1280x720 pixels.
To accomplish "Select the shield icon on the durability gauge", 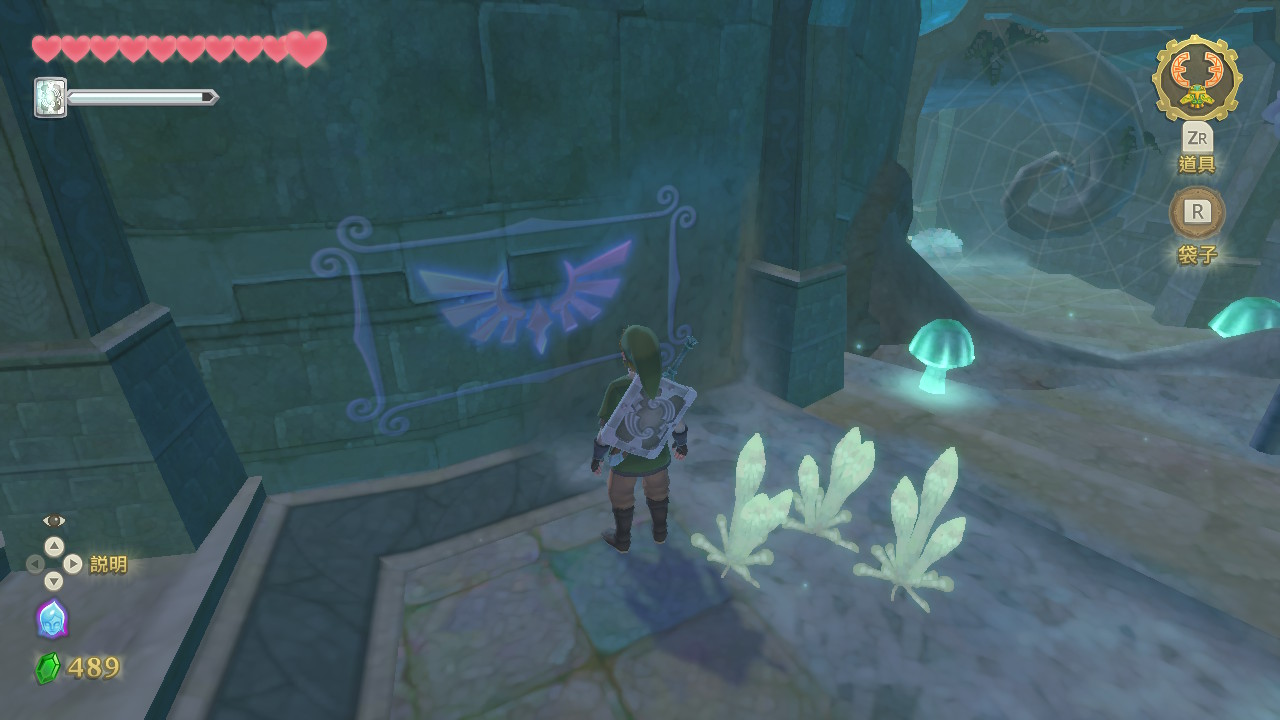I will pyautogui.click(x=52, y=99).
